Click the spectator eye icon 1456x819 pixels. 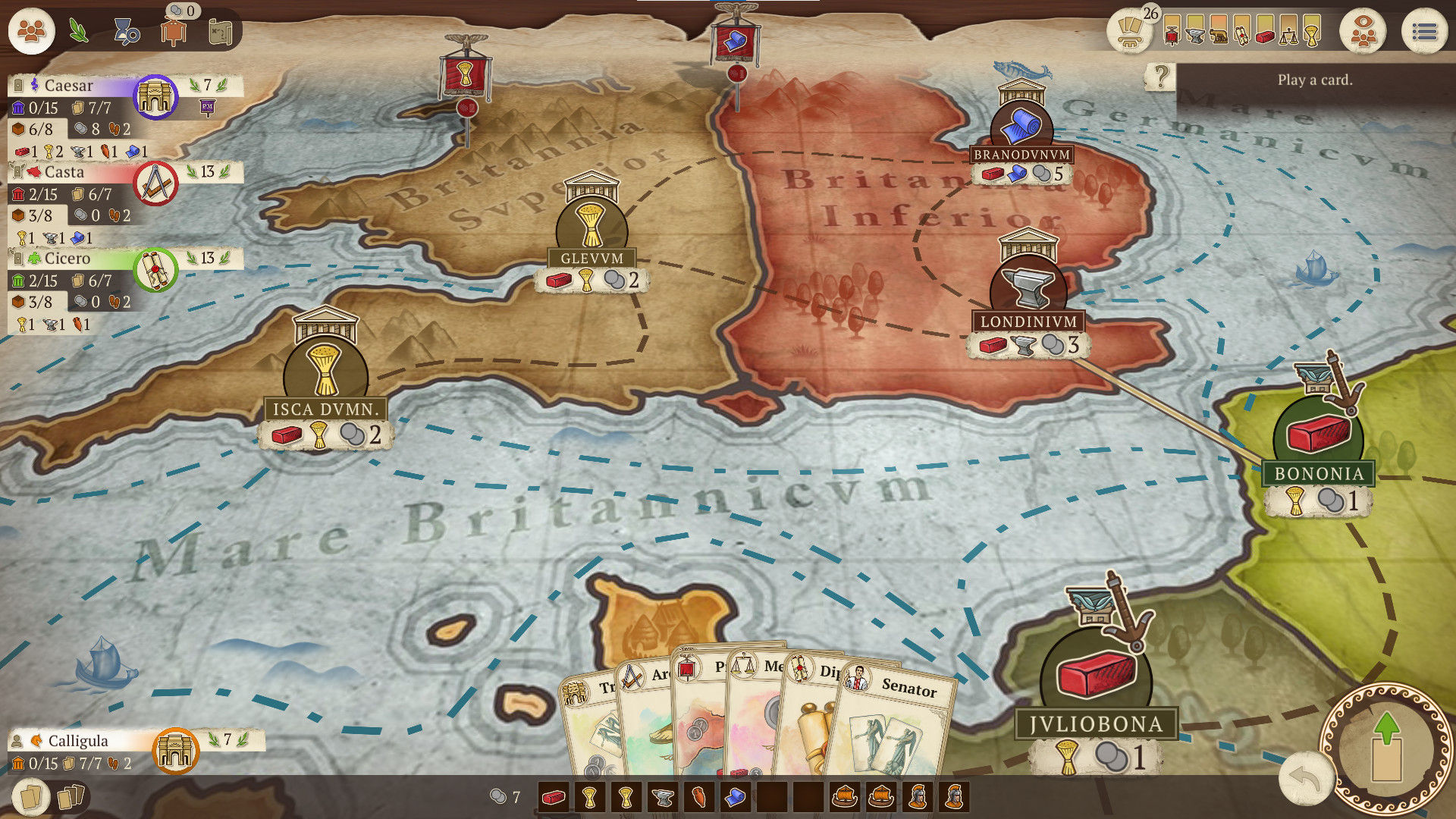(1363, 31)
